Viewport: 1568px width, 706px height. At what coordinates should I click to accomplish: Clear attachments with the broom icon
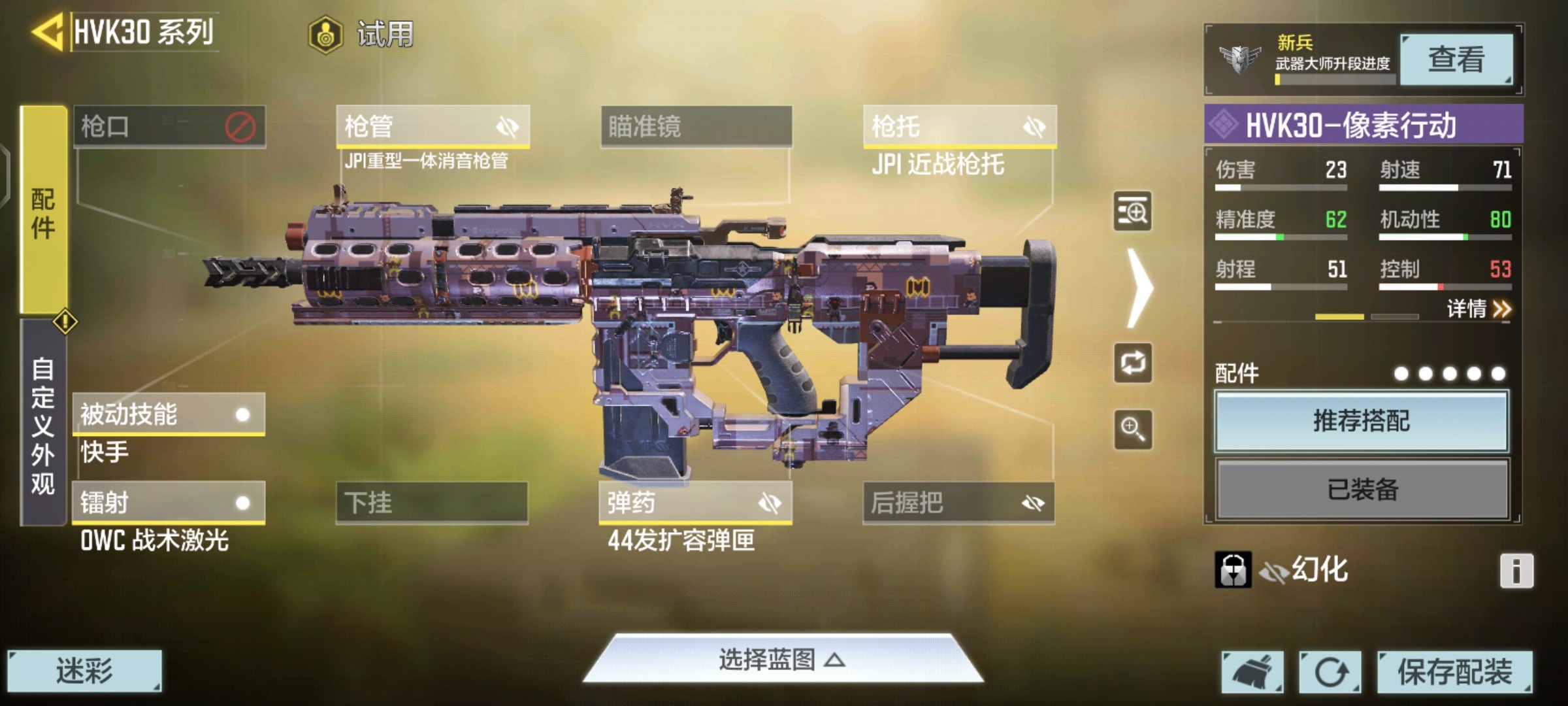(1252, 671)
